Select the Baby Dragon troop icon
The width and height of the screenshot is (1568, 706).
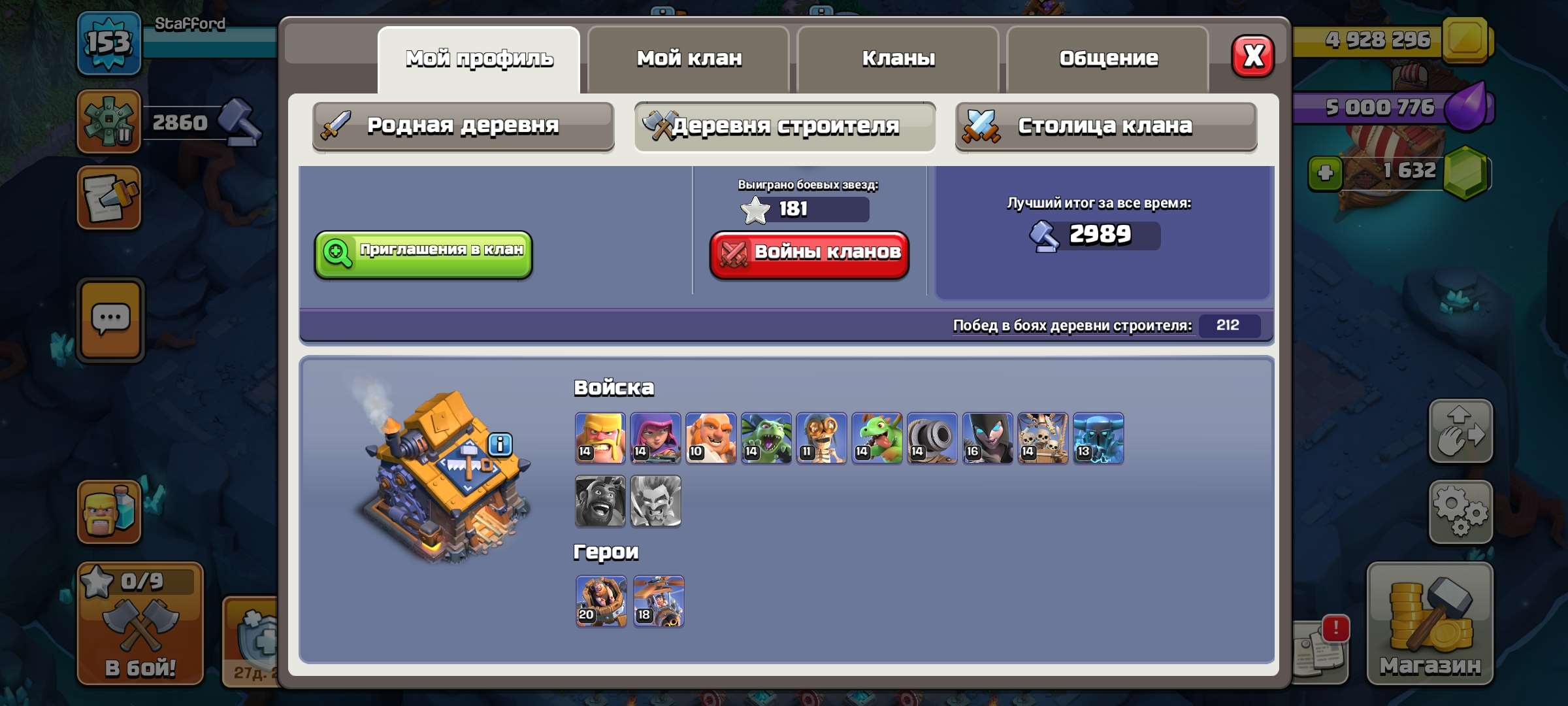(875, 438)
